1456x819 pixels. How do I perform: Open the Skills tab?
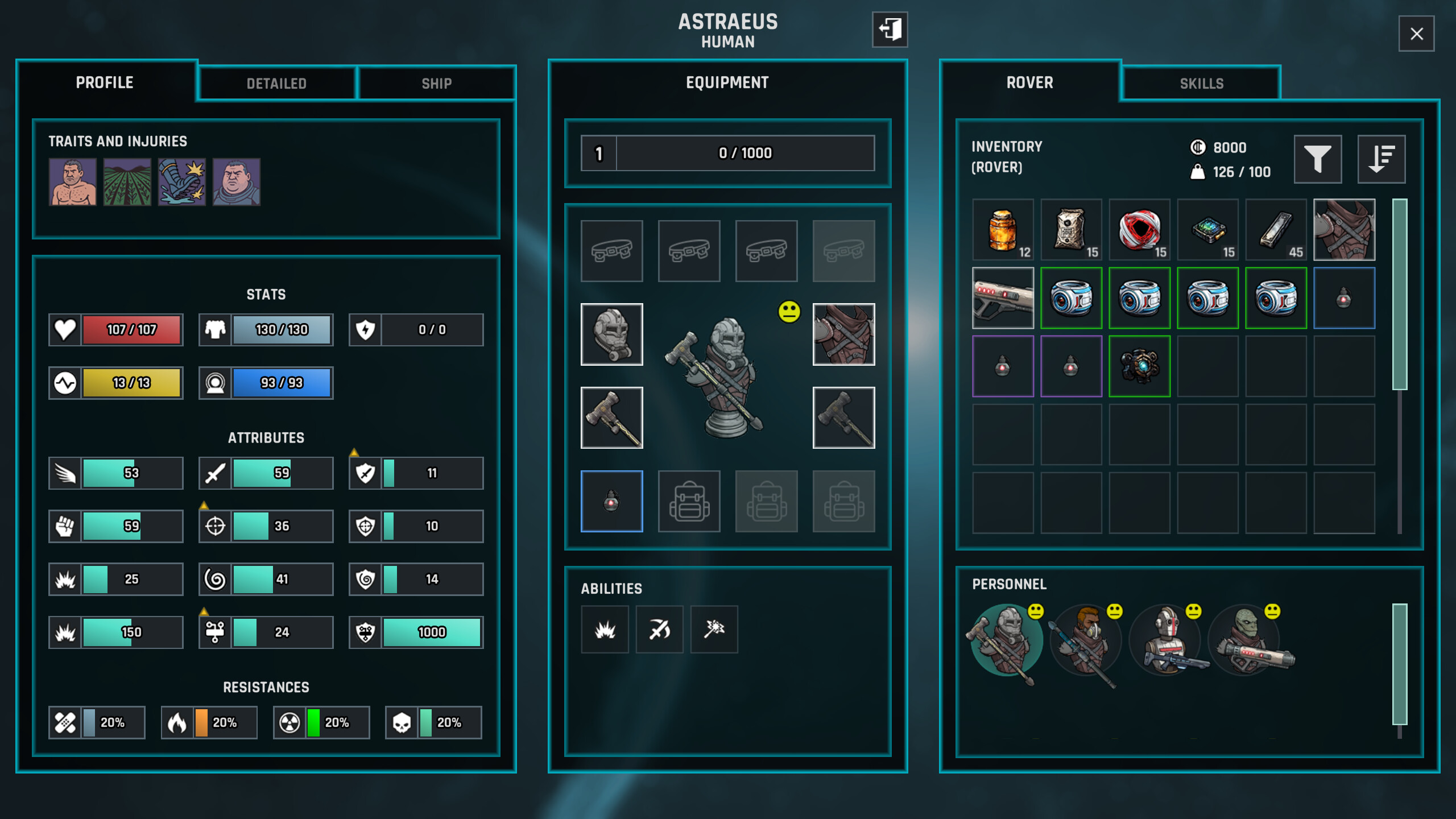[1200, 84]
